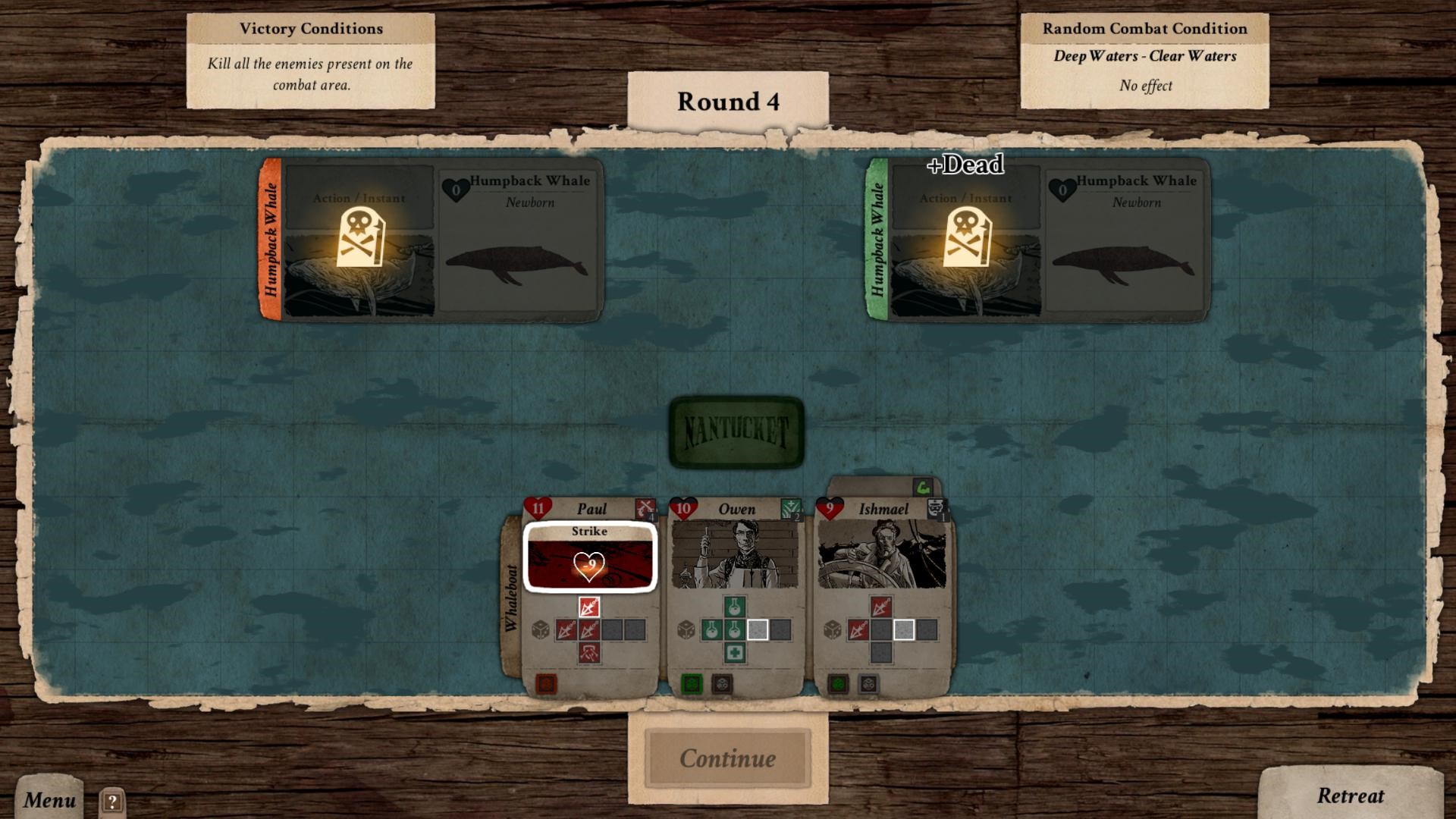
Task: Open the question mark help button
Action: coord(111,801)
